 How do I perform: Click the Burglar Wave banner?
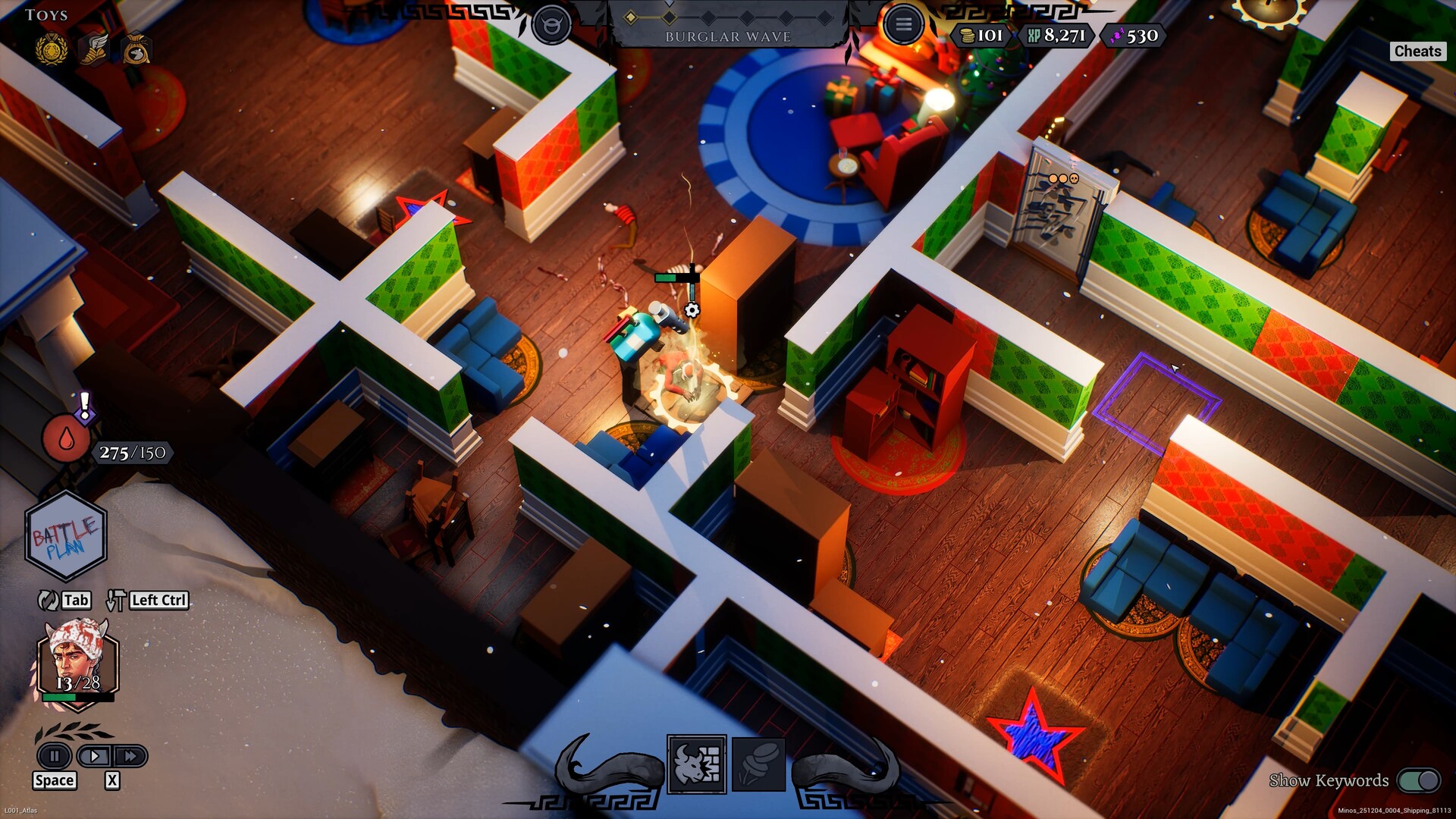(x=730, y=36)
